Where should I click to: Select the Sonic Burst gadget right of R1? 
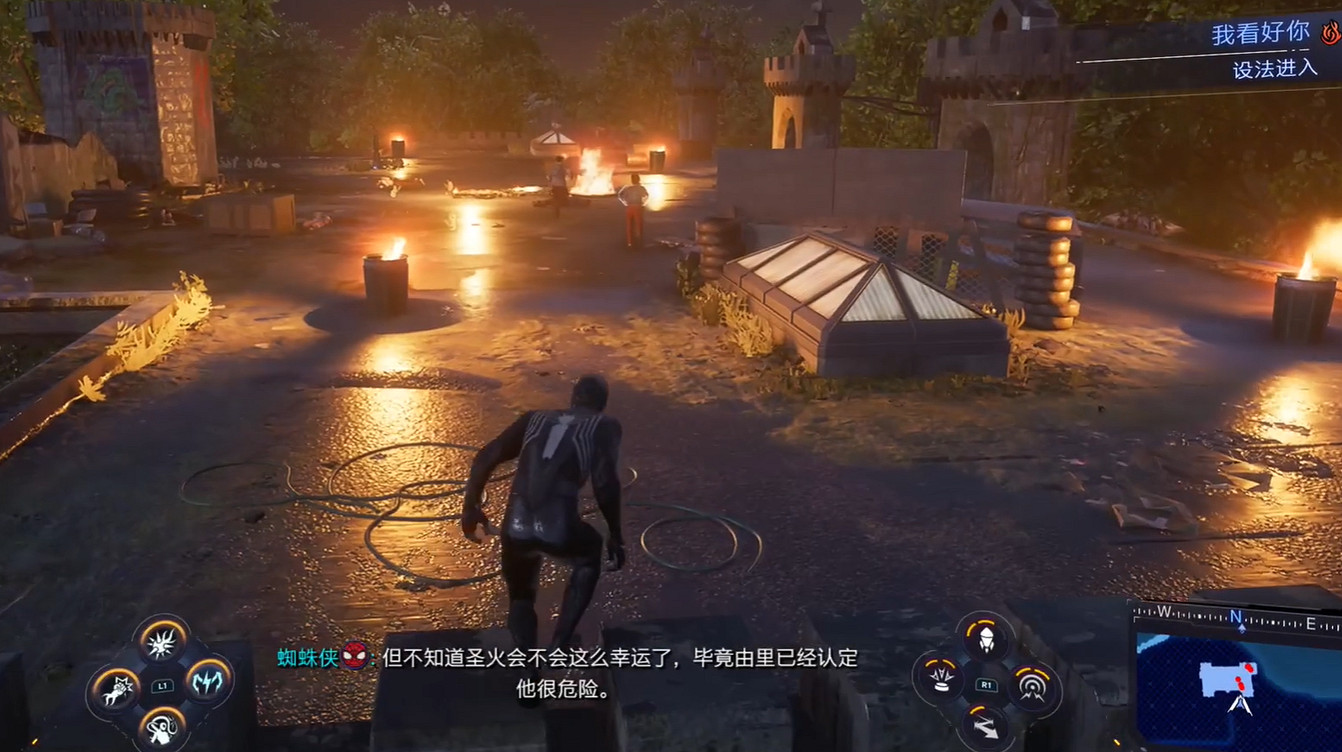pos(1033,687)
